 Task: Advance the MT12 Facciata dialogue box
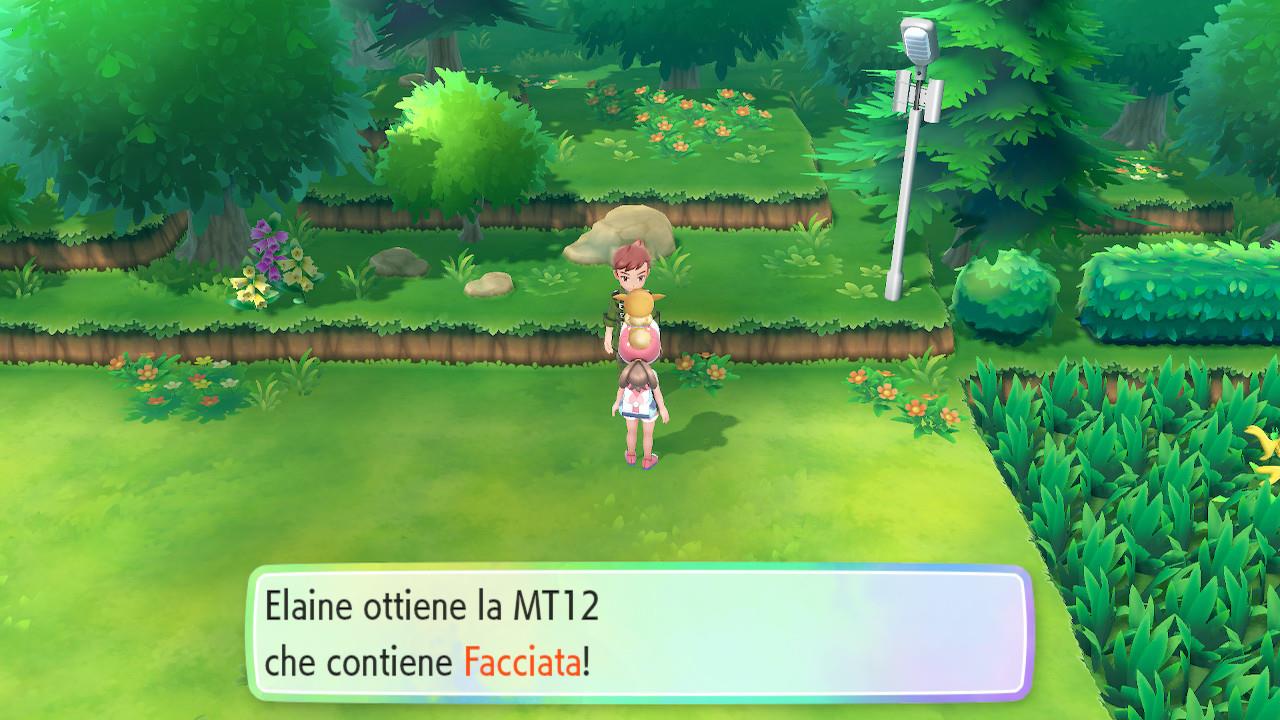[639, 634]
